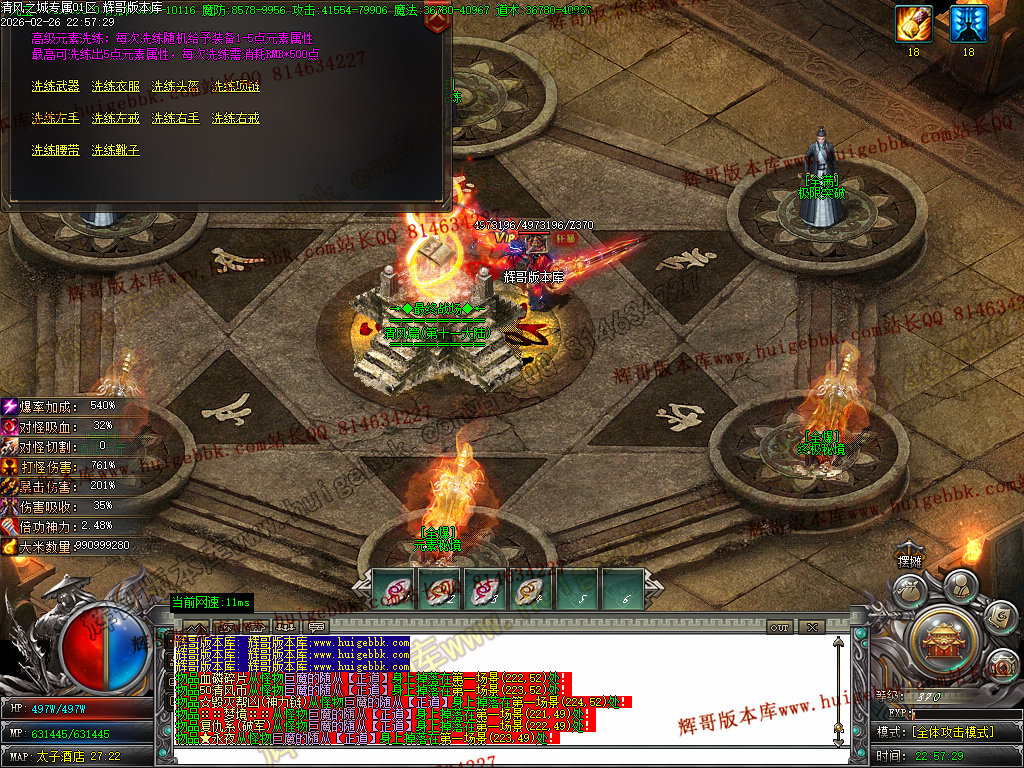The width and height of the screenshot is (1024, 768).
Task: Close the chat window with X
Action: coord(811,627)
